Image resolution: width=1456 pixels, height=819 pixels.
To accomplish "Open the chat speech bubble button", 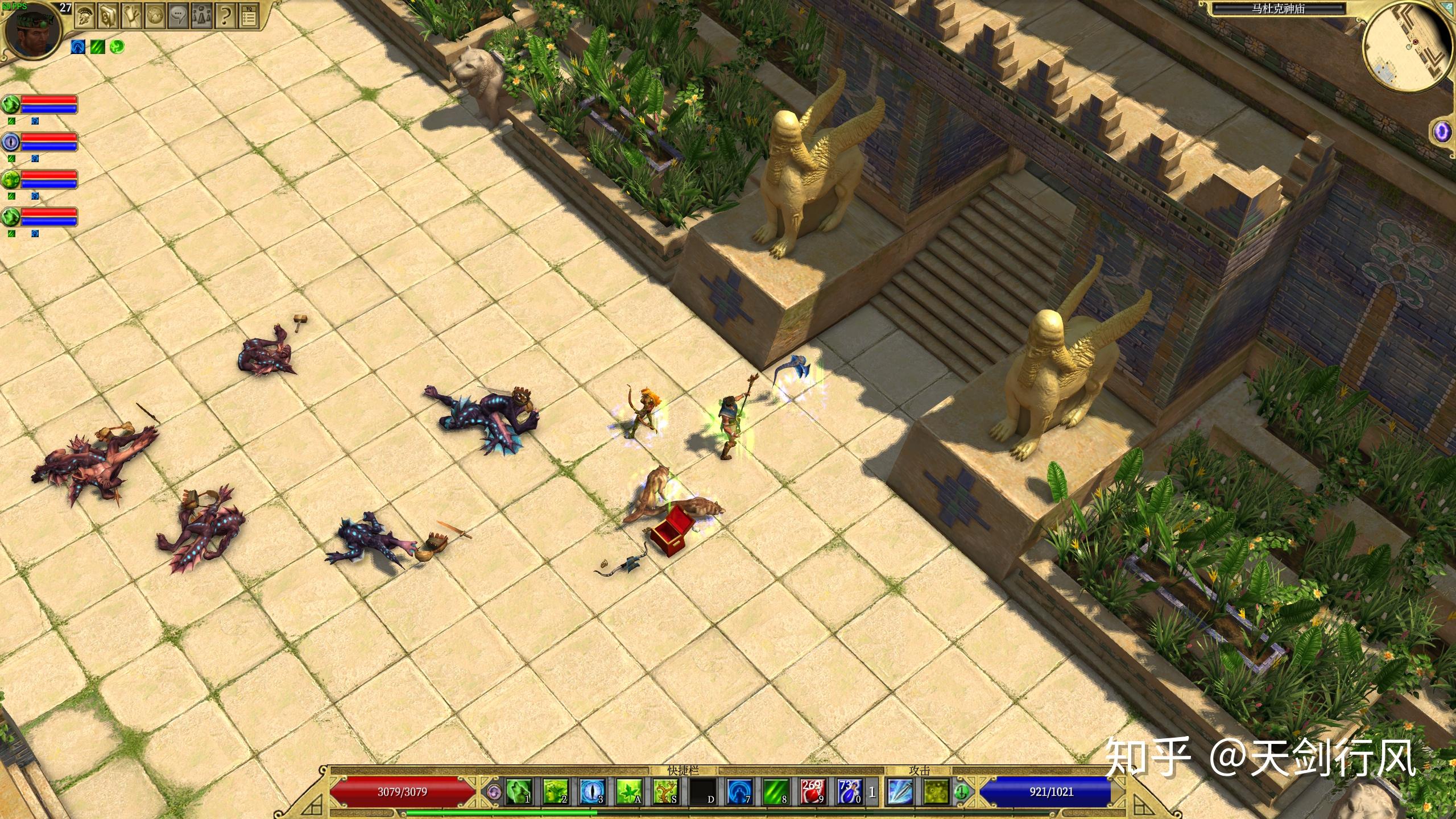I will [x=178, y=16].
